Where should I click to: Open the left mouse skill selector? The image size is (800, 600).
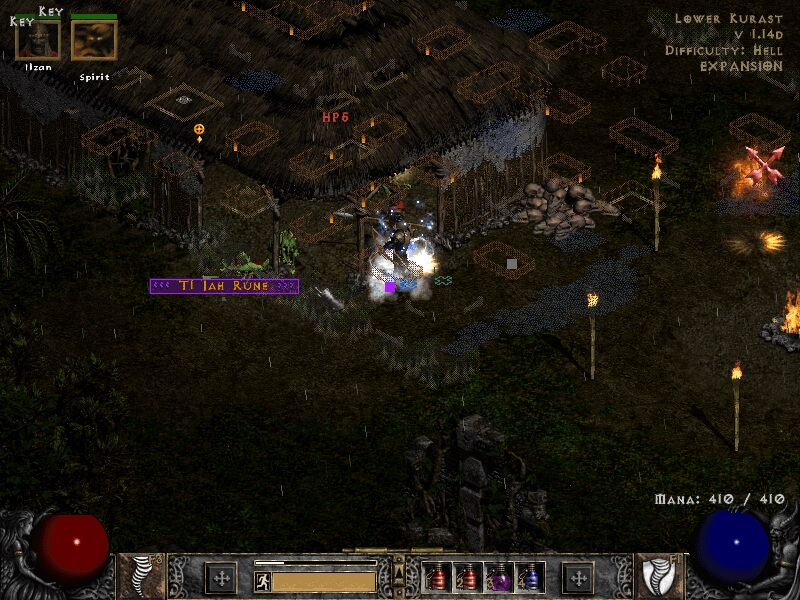[221, 578]
